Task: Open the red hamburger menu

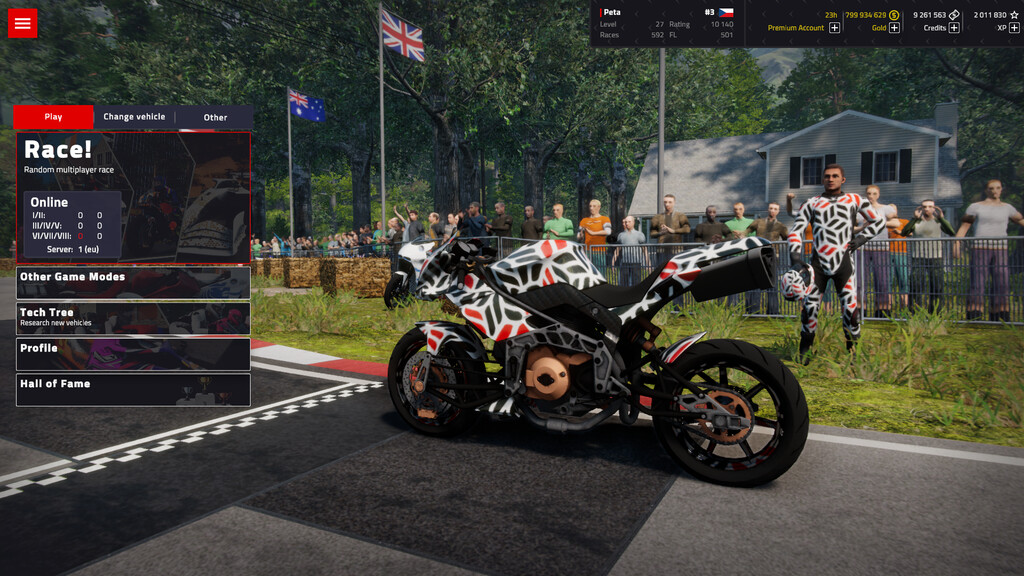Action: tap(22, 23)
